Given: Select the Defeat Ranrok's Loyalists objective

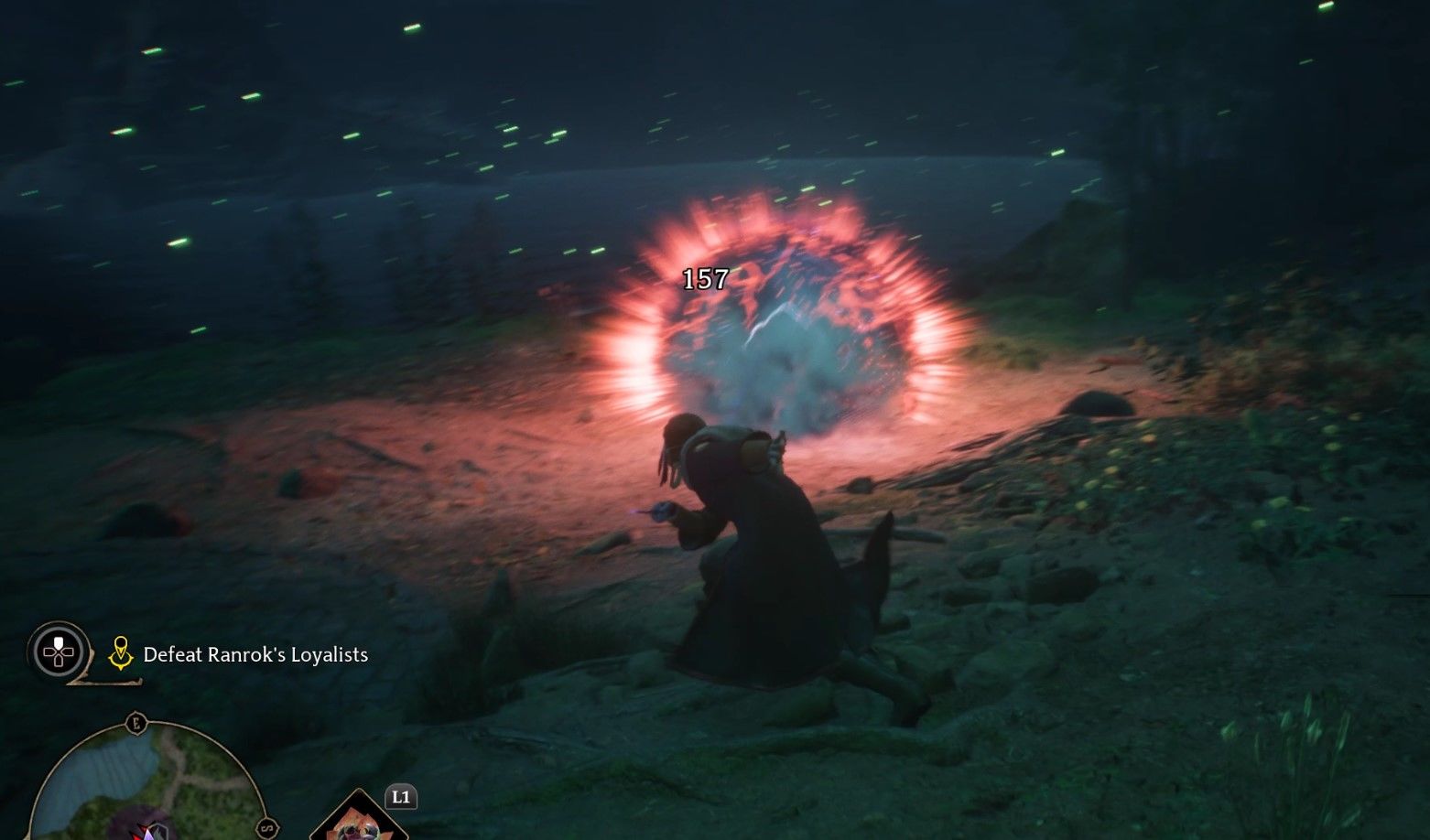Looking at the screenshot, I should [255, 655].
